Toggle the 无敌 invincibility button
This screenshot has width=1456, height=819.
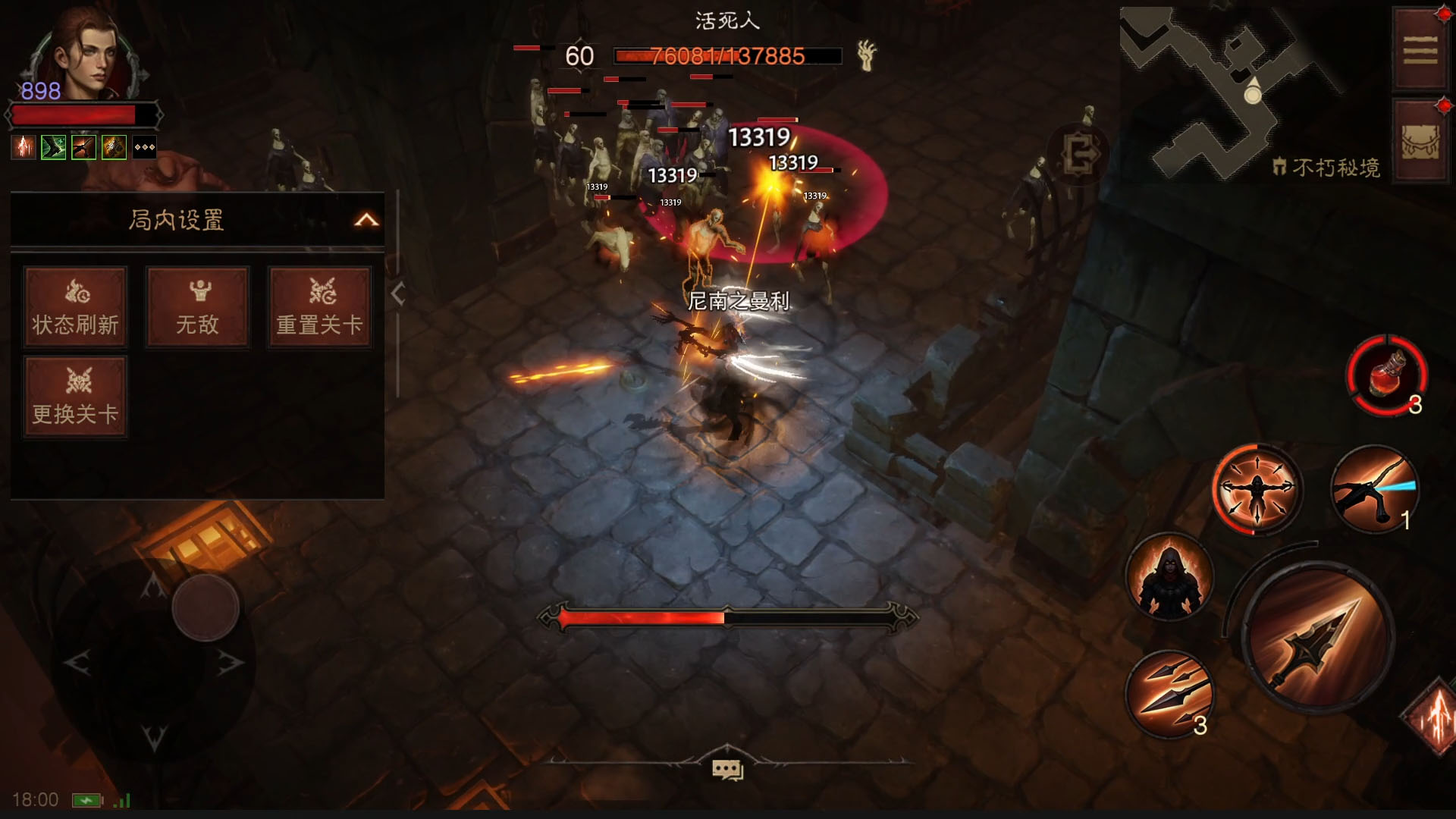point(197,307)
